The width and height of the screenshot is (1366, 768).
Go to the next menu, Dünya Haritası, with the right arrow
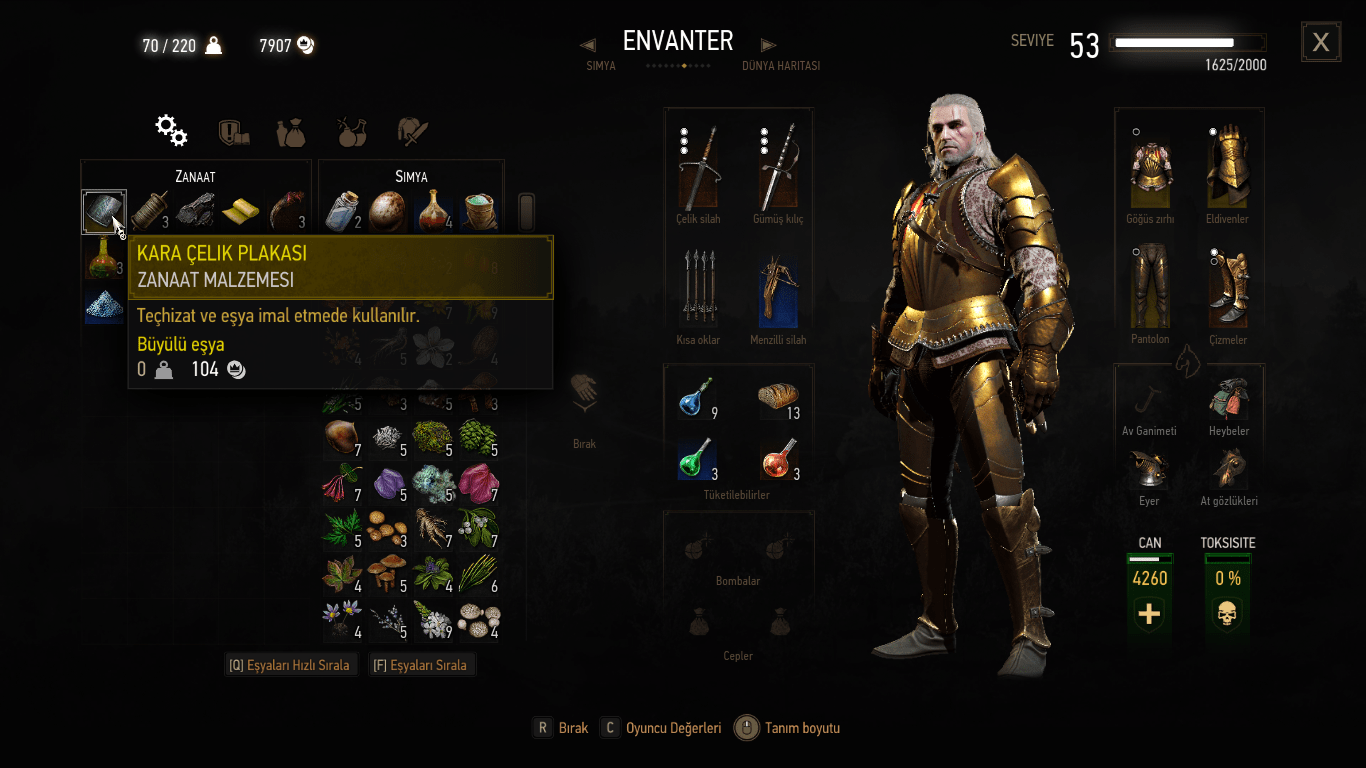point(768,45)
